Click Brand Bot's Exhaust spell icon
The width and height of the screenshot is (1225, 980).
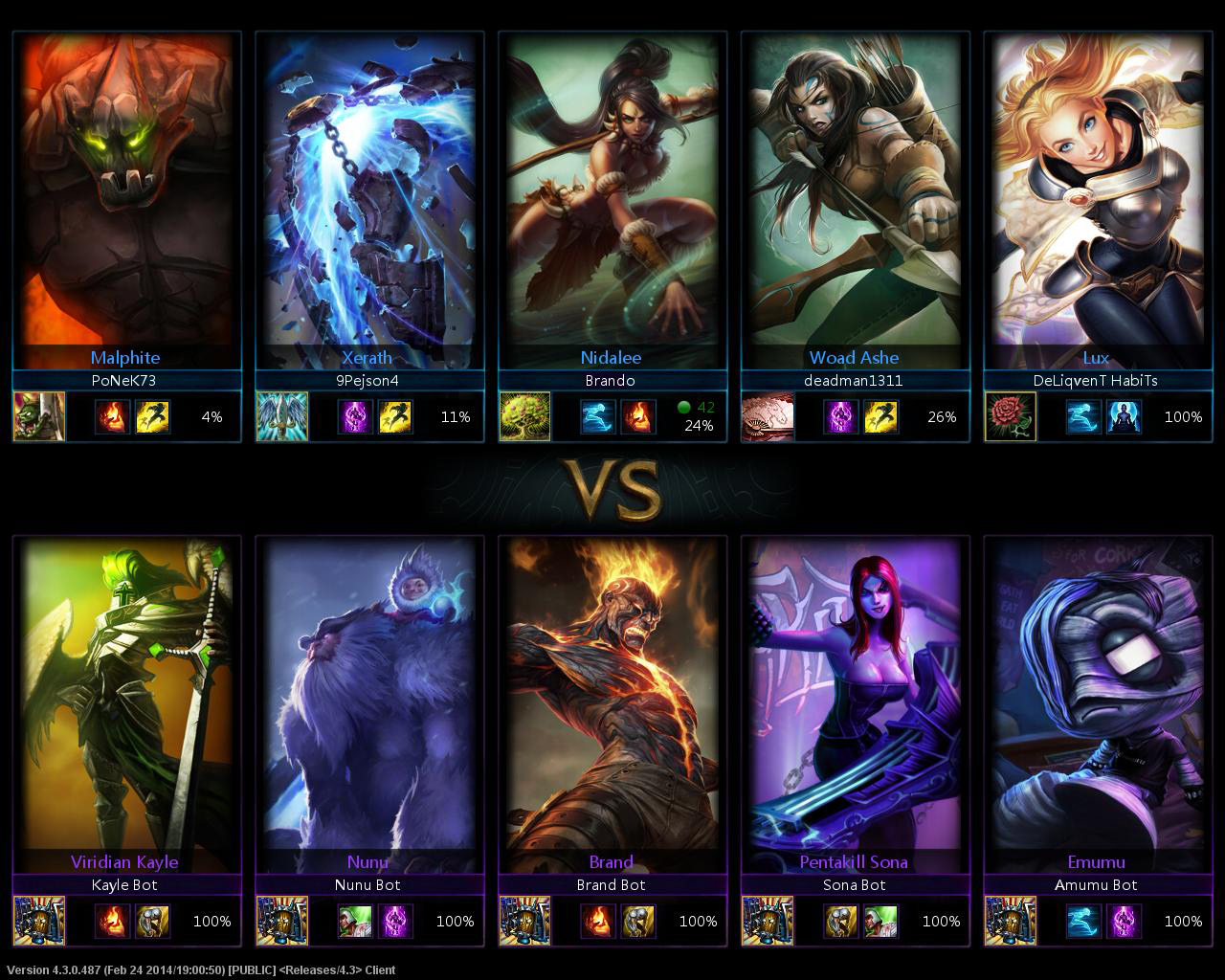(x=639, y=921)
